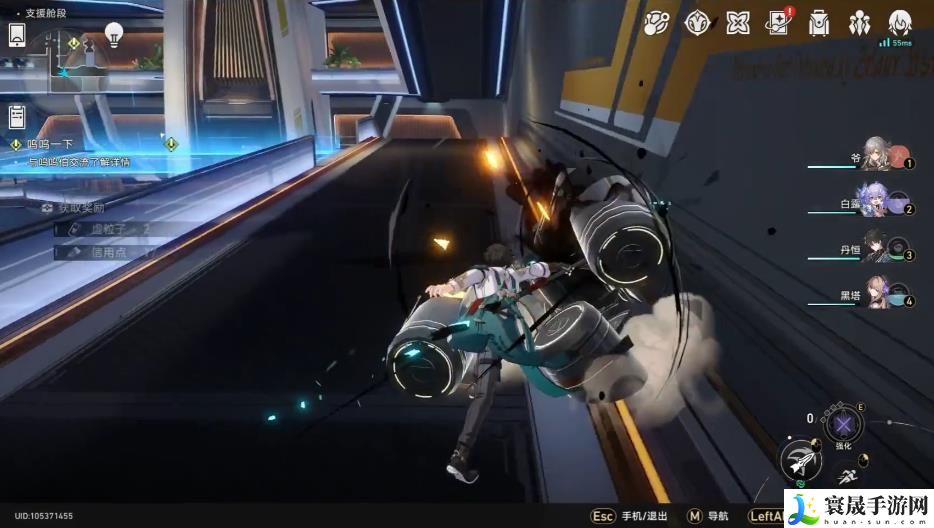Switch to party member 黑塔
Image resolution: width=934 pixels, height=528 pixels.
[x=876, y=292]
